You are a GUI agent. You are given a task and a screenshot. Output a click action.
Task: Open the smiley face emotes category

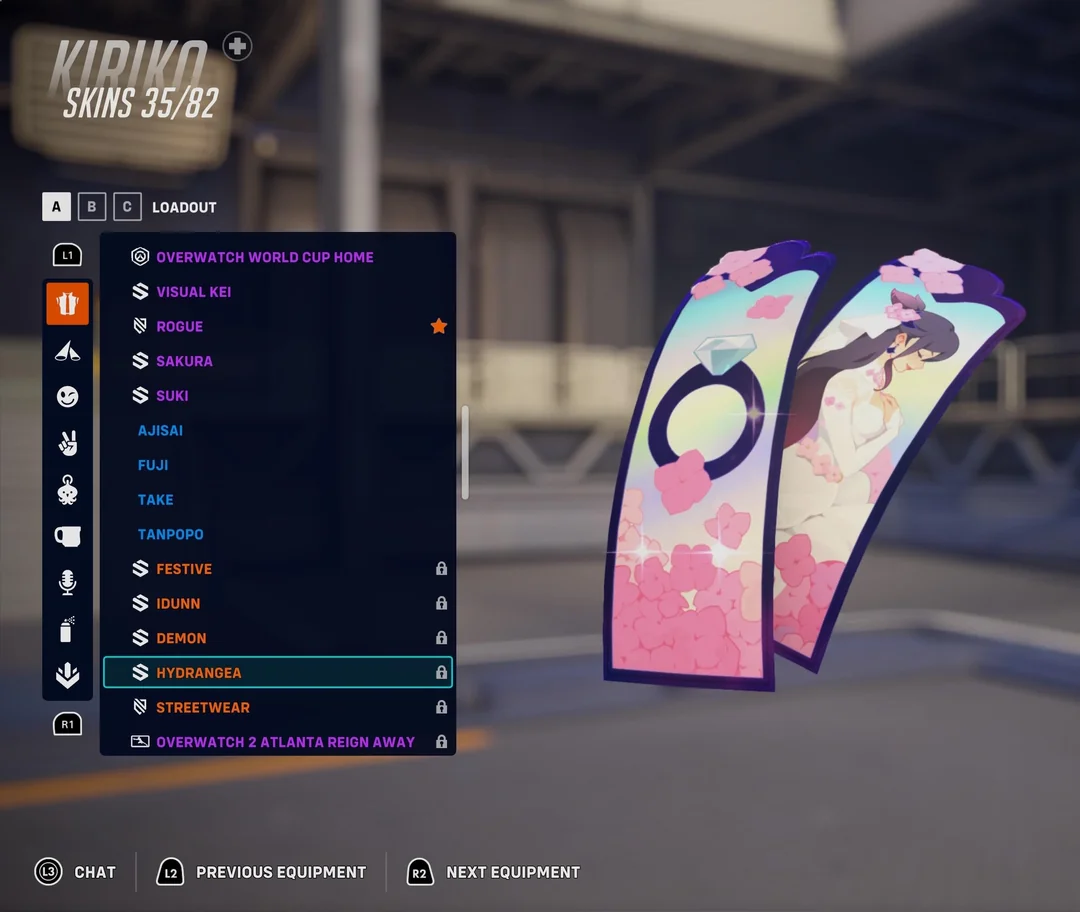pos(67,397)
